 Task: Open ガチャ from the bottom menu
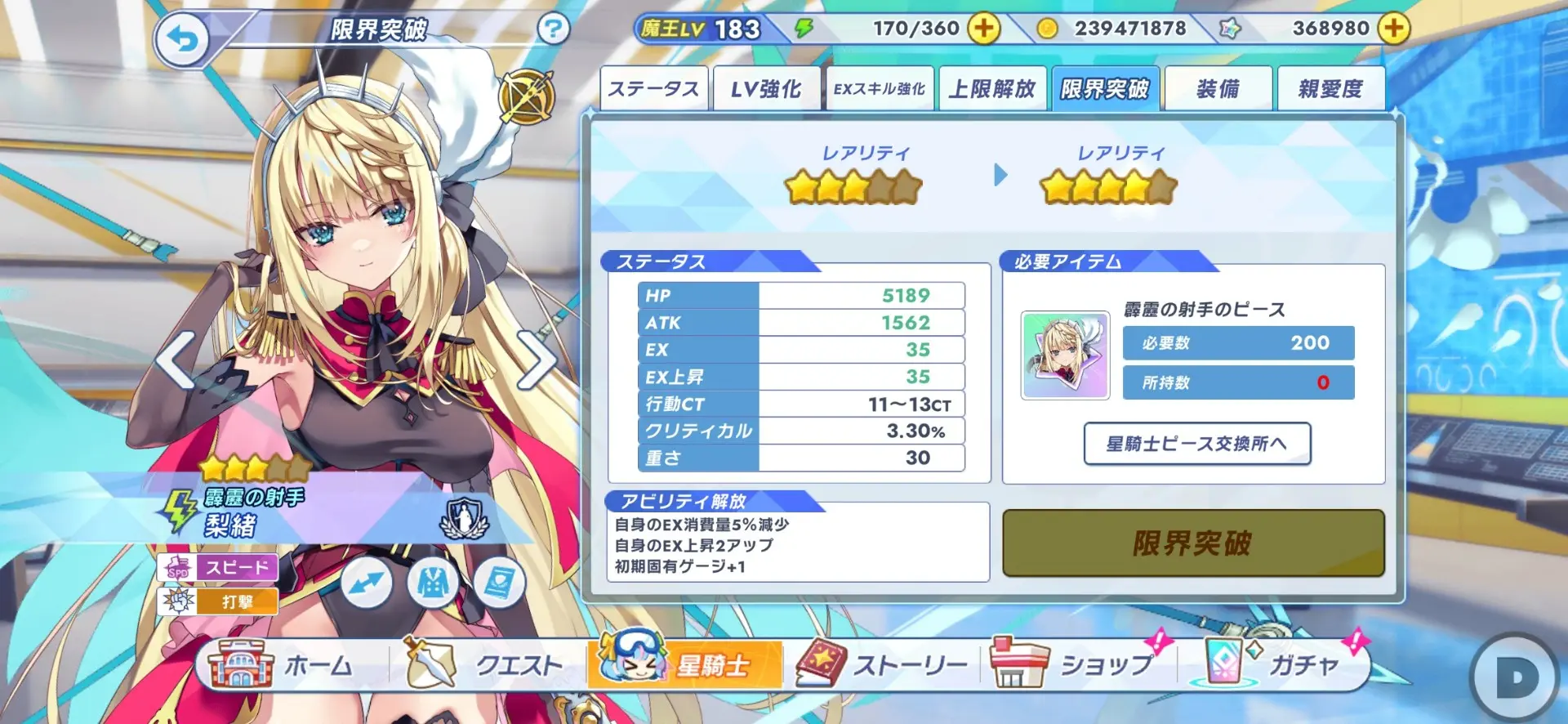[x=1274, y=665]
